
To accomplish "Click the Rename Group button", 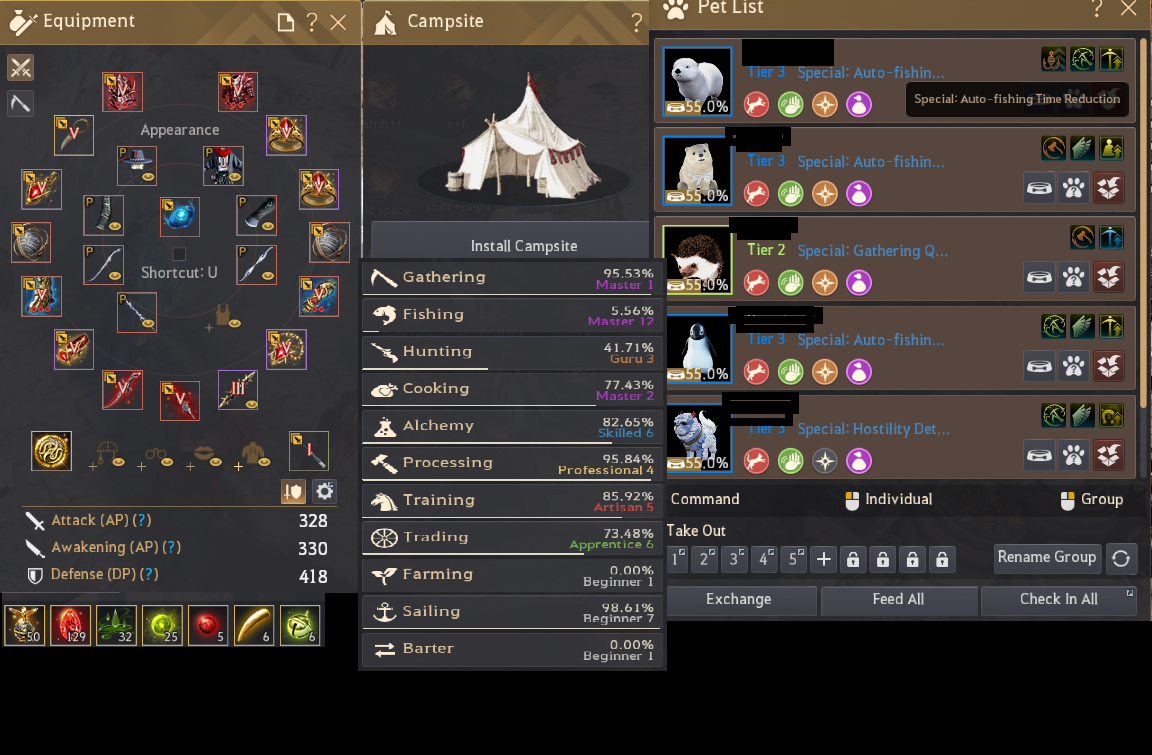I will (x=1047, y=558).
